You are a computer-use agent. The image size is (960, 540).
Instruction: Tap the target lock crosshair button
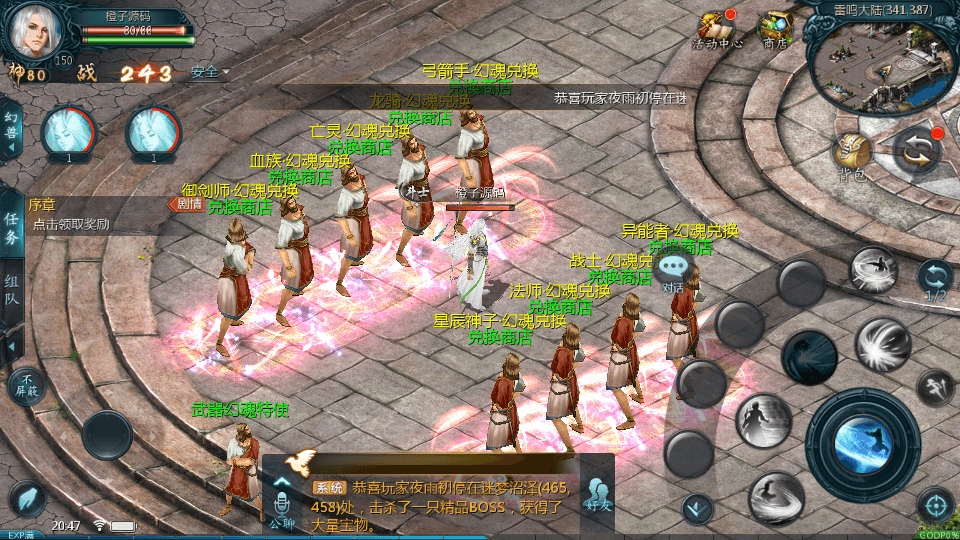tap(935, 505)
